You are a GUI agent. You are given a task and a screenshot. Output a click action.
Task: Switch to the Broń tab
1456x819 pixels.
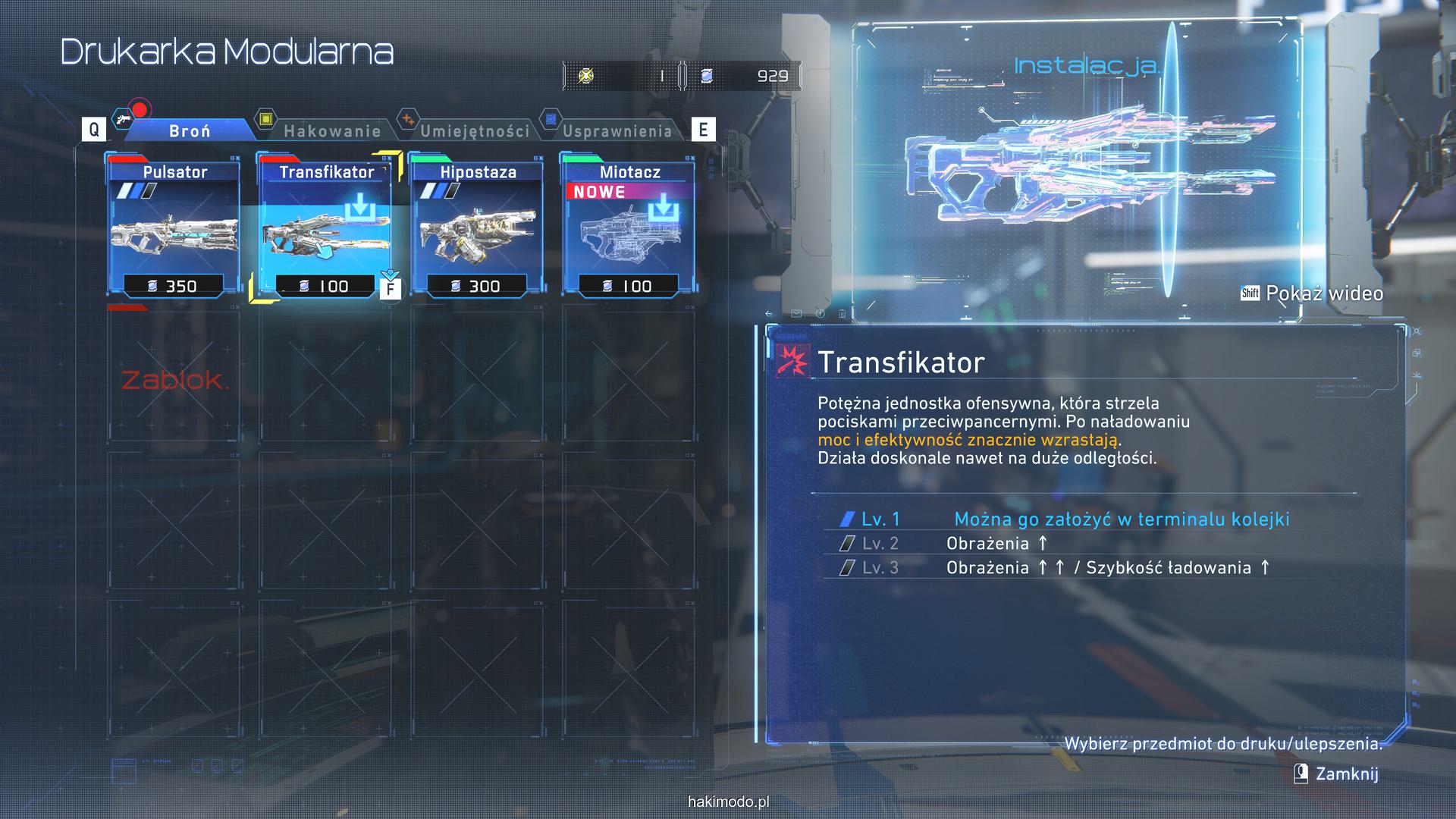tap(189, 131)
